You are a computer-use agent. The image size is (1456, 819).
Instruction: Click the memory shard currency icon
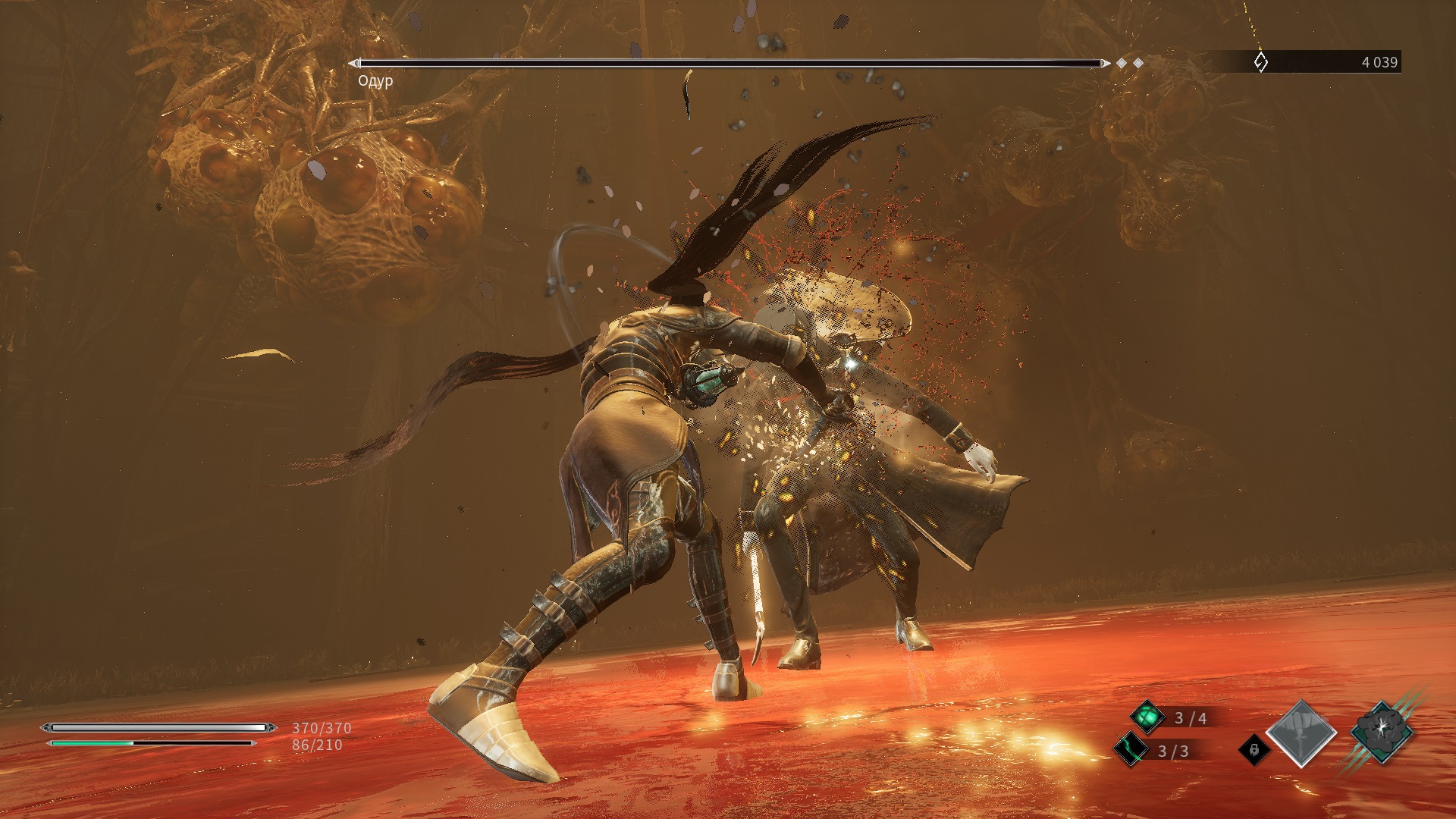[1260, 62]
